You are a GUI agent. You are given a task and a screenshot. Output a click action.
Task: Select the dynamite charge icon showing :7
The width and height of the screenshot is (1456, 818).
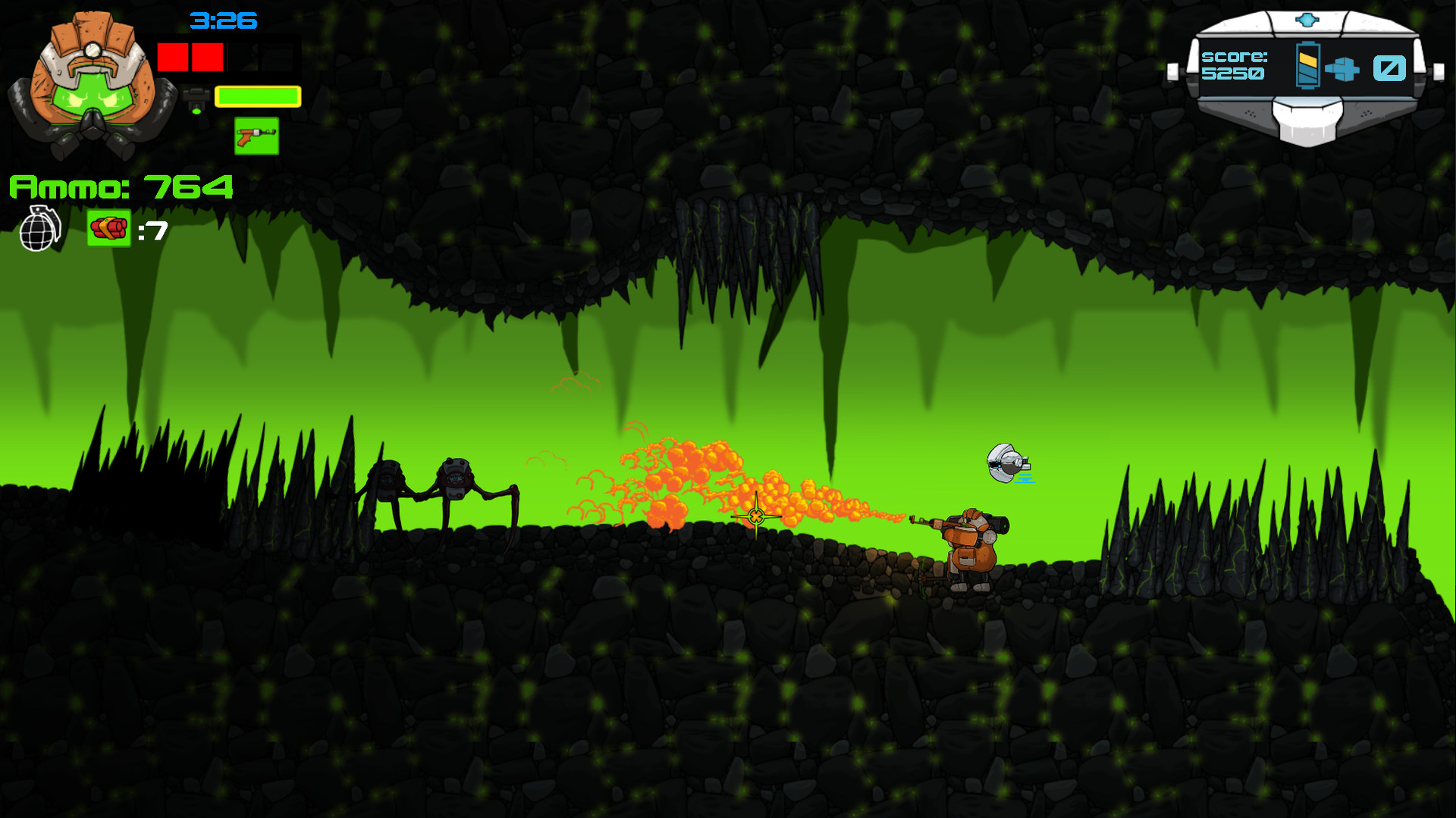click(x=108, y=227)
